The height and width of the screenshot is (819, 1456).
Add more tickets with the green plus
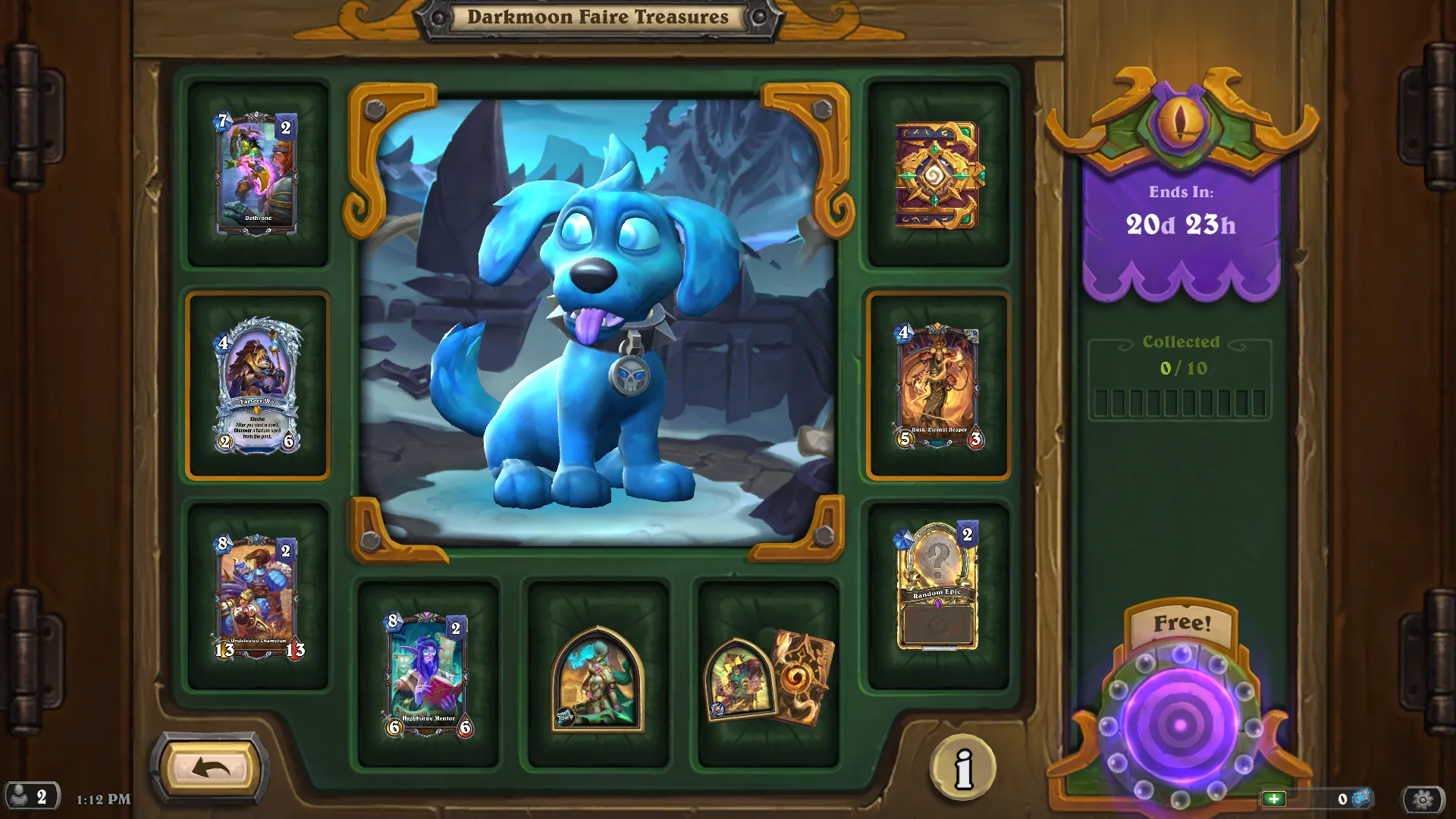(x=1274, y=799)
